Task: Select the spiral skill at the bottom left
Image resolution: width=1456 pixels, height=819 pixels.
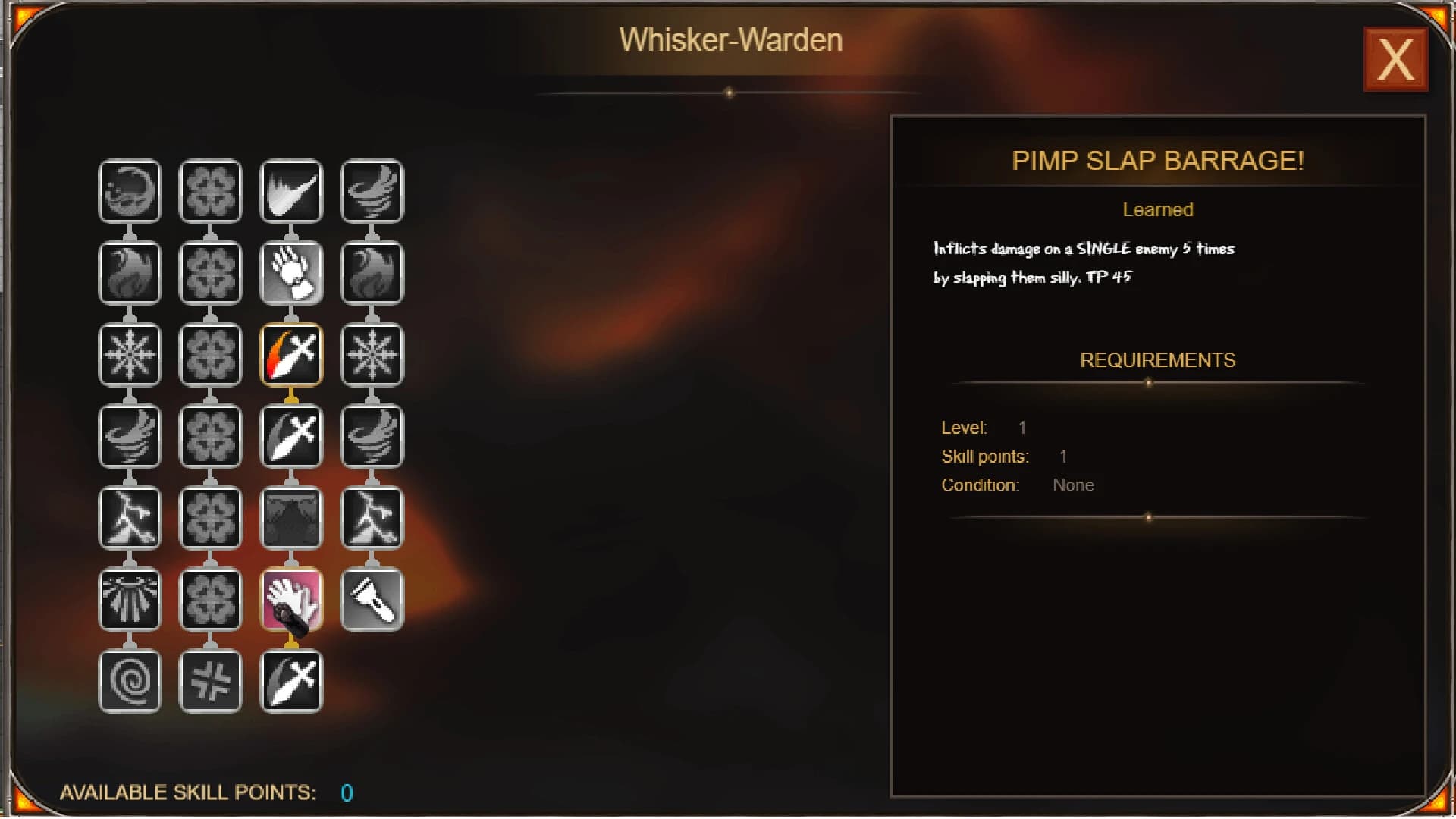Action: (130, 680)
